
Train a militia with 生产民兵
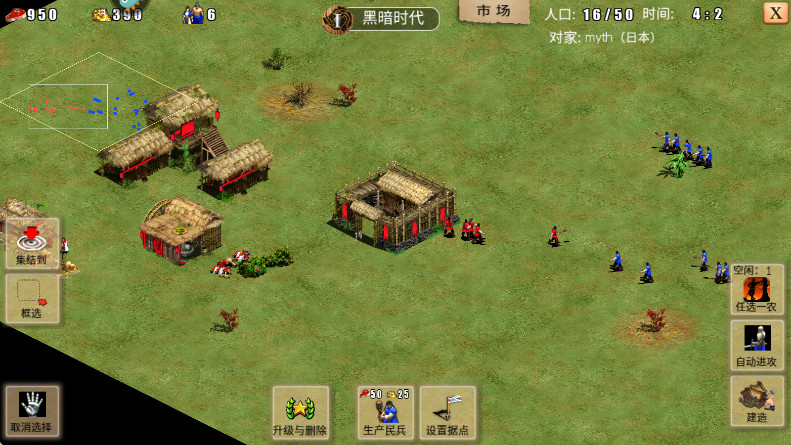[385, 412]
